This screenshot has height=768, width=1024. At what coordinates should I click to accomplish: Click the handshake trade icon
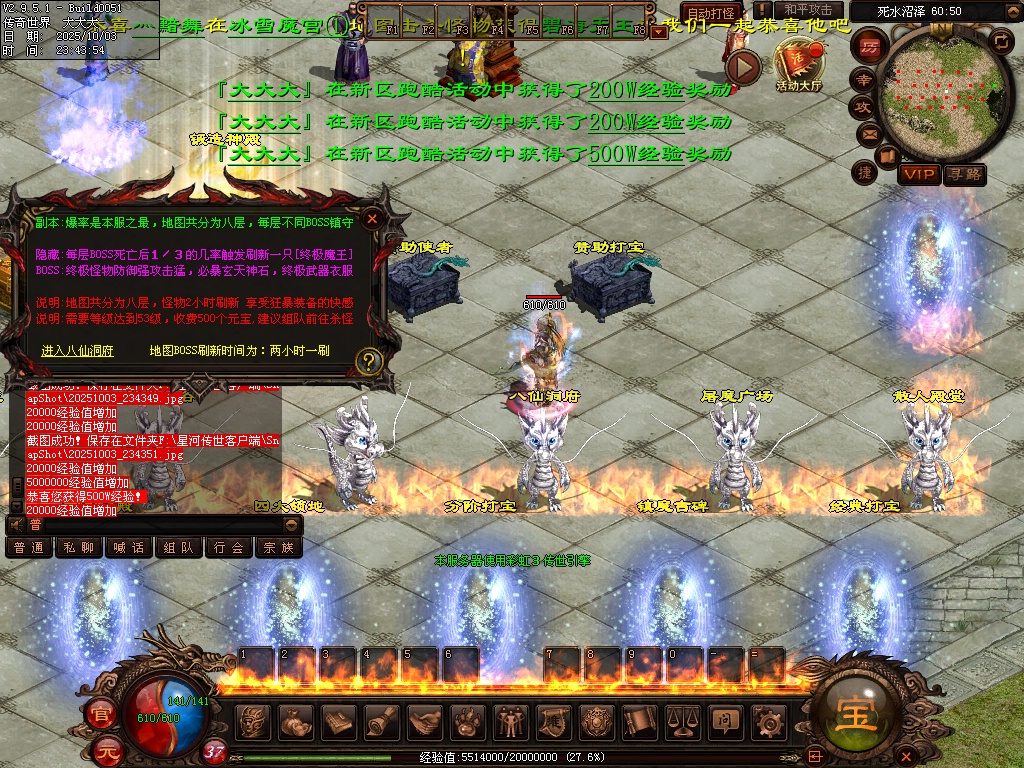coord(424,720)
